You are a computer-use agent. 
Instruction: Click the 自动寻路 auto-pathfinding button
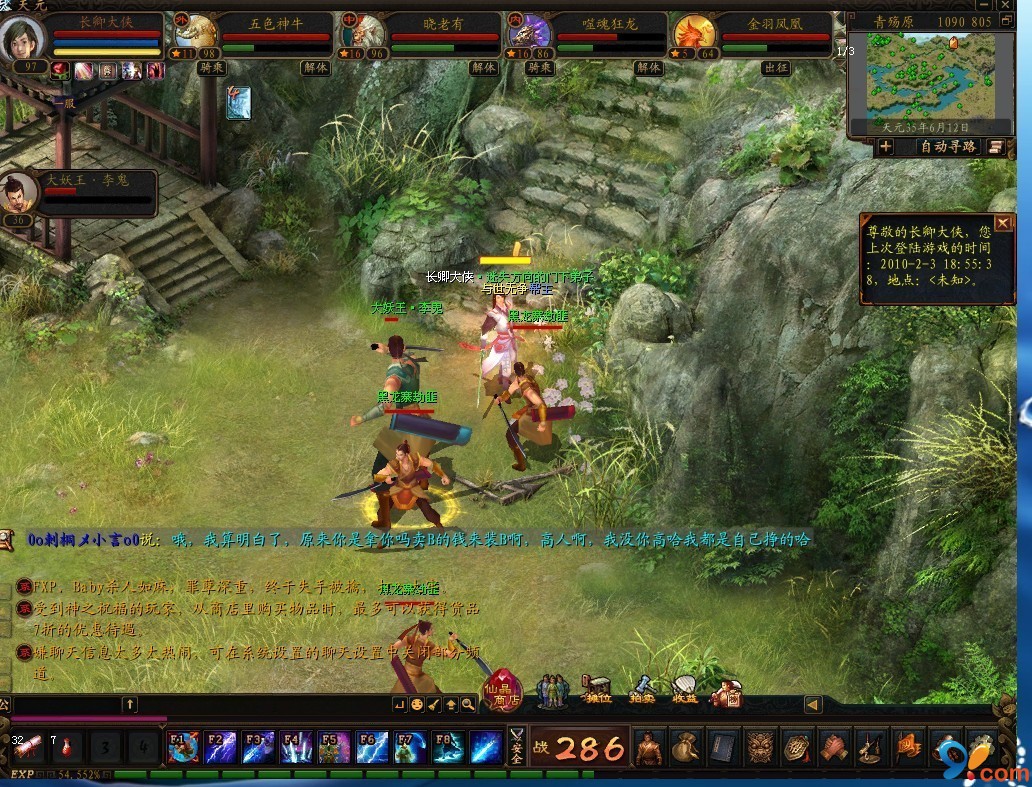click(x=947, y=147)
